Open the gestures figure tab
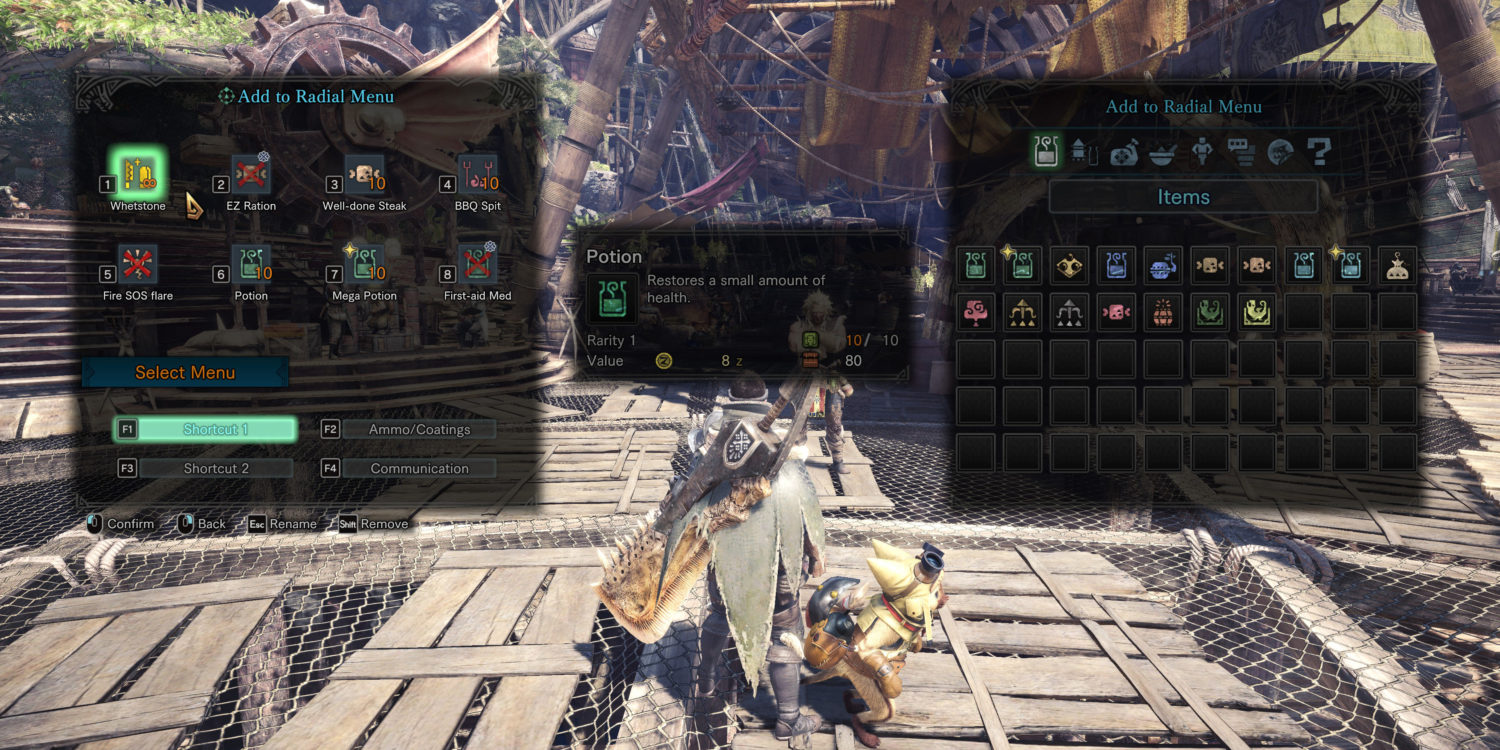Viewport: 1500px width, 750px height. (1201, 152)
